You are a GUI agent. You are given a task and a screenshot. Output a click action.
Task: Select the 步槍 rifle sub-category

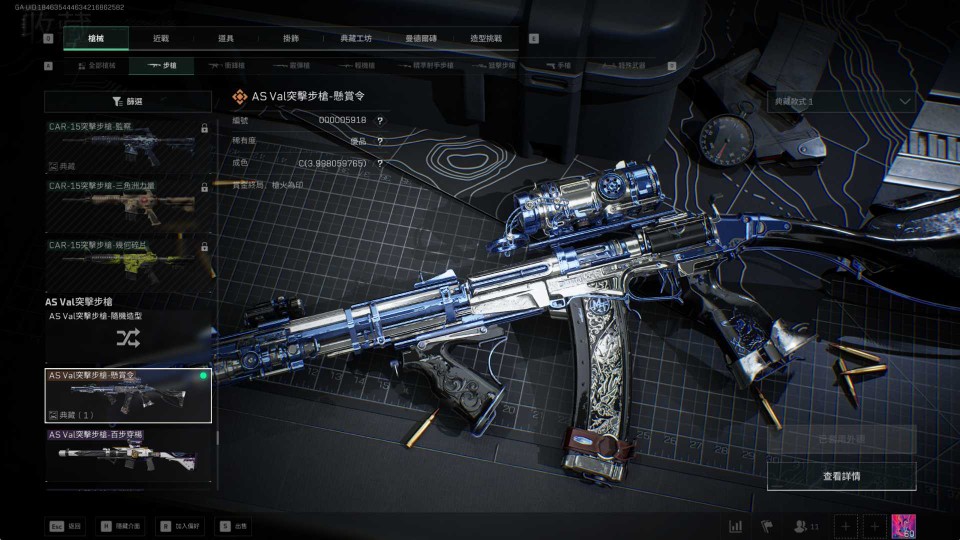[162, 66]
